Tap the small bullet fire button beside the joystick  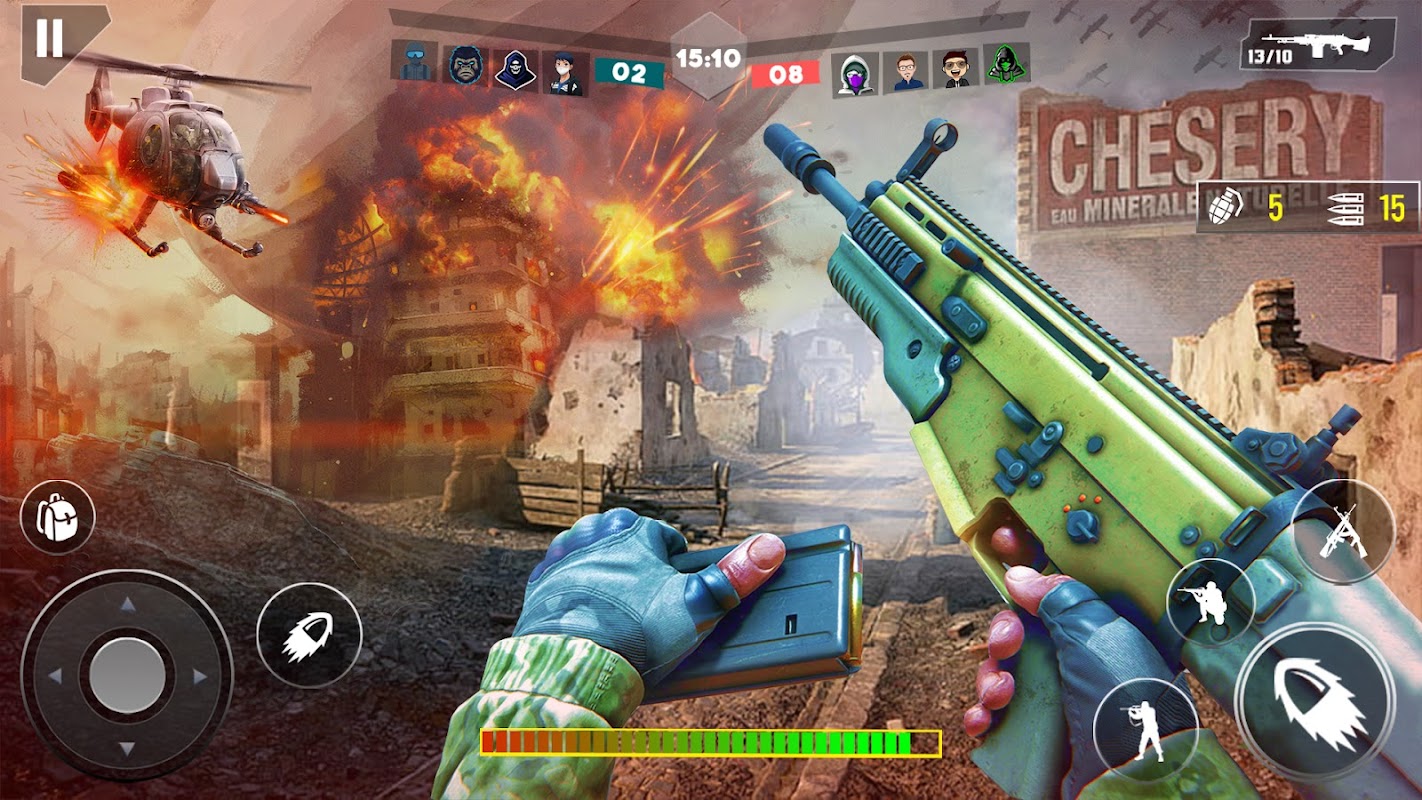[308, 635]
